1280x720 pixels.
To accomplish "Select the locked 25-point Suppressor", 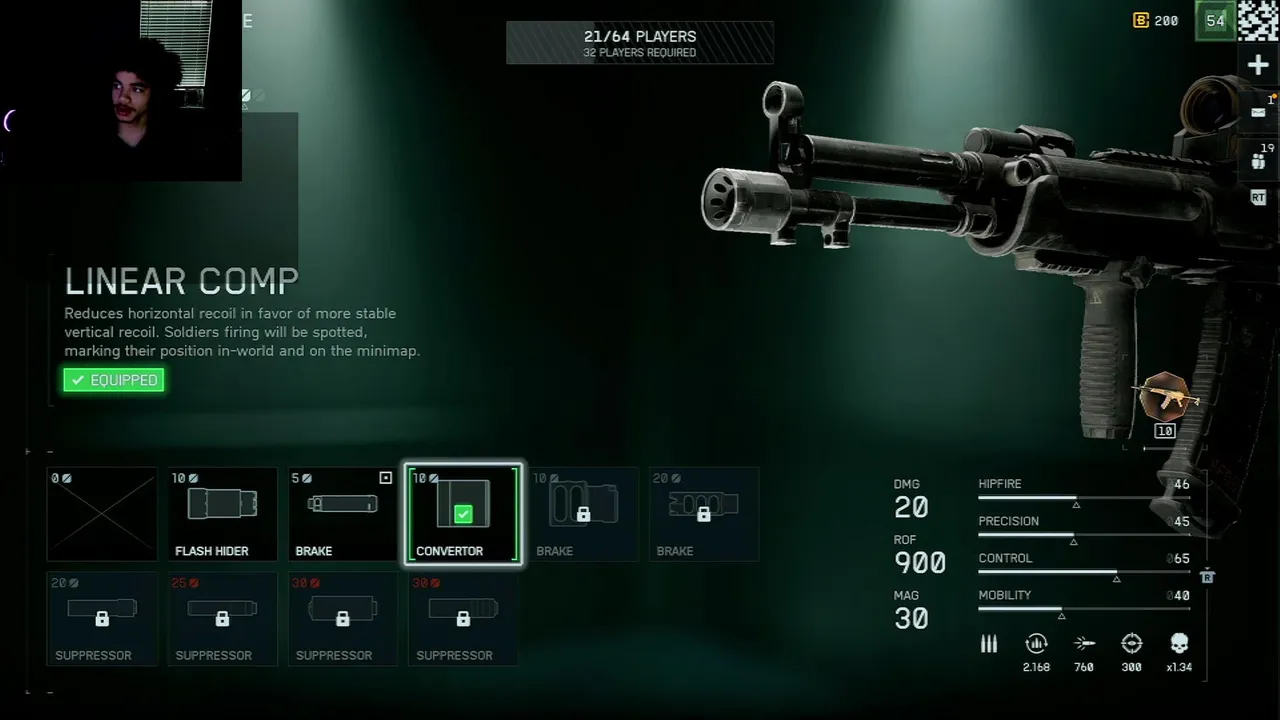I will 222,618.
